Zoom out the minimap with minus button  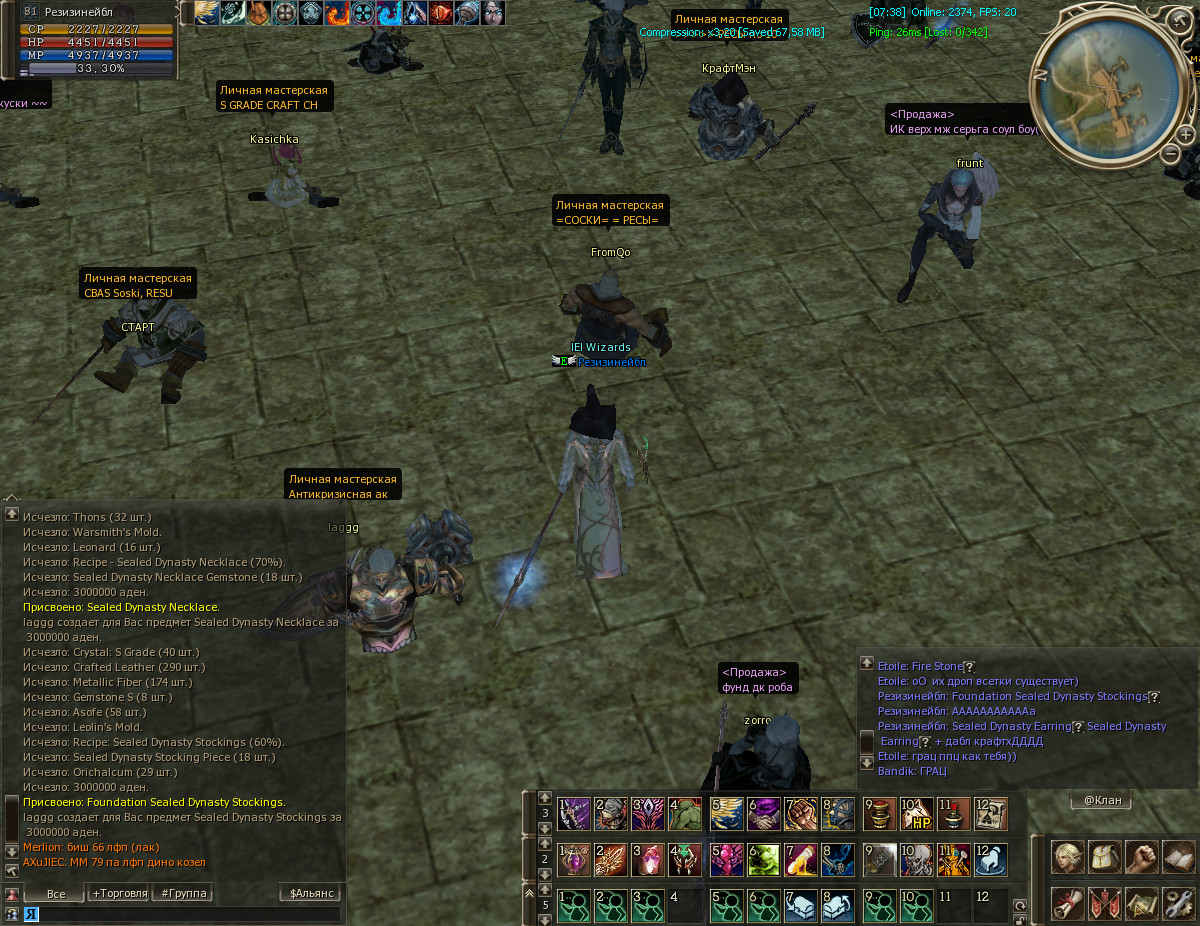coord(1170,153)
